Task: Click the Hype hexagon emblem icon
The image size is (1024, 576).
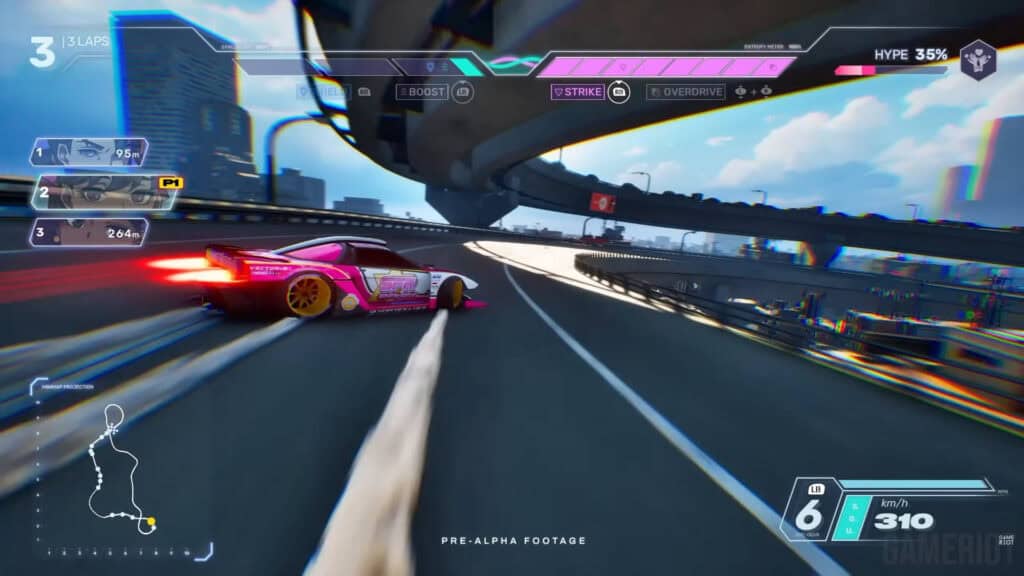Action: [977, 59]
